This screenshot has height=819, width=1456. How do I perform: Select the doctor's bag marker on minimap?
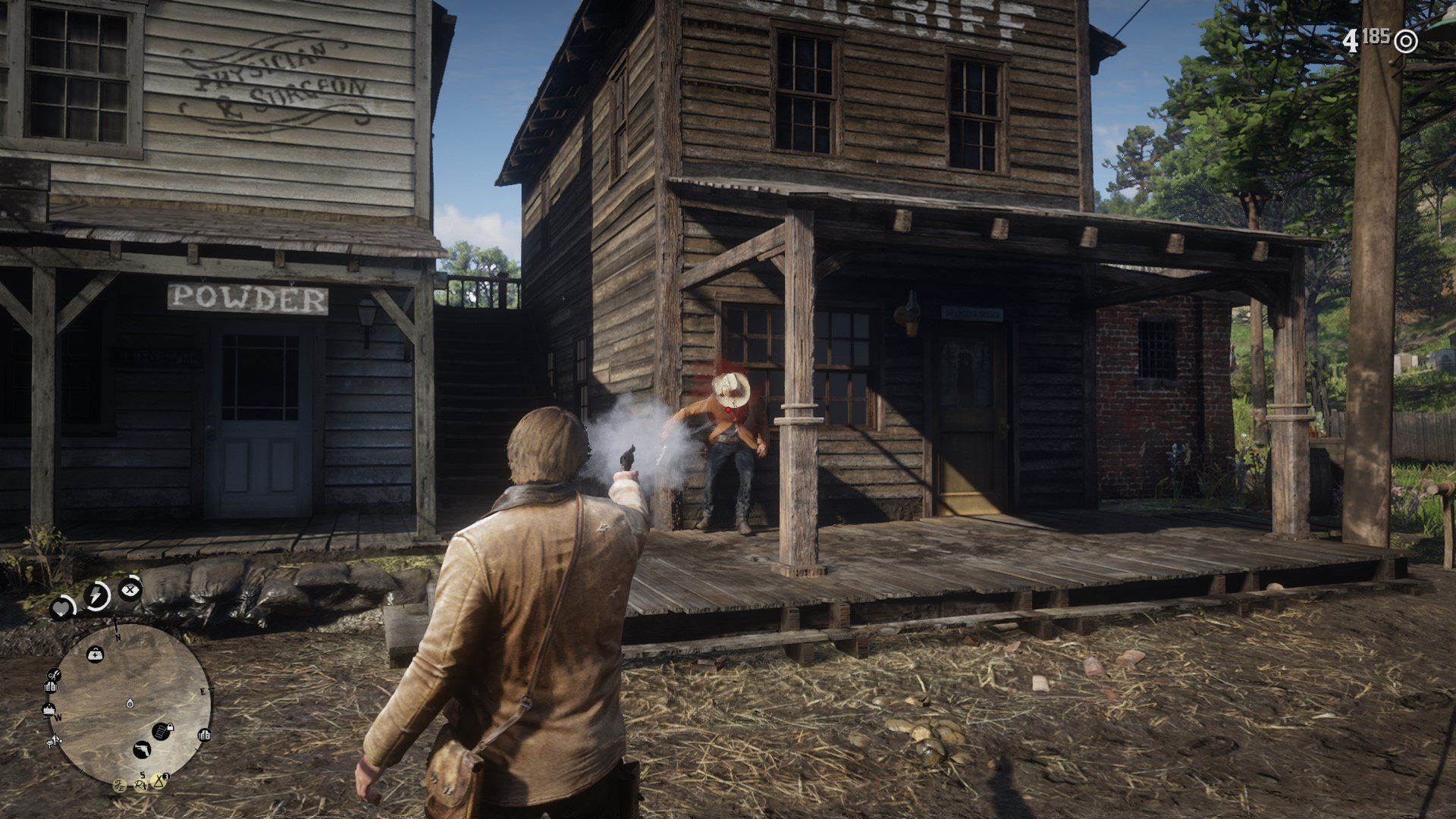[x=96, y=654]
